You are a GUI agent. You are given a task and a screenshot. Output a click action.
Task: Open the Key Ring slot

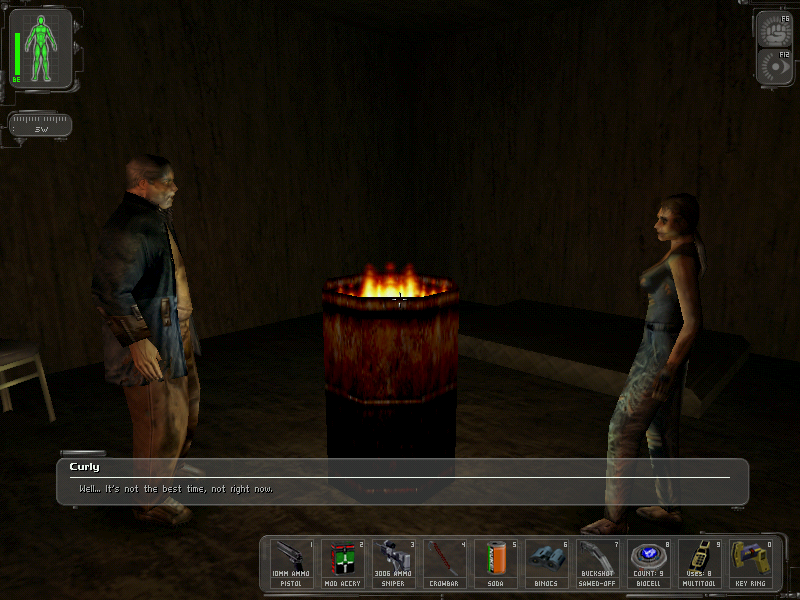click(750, 563)
